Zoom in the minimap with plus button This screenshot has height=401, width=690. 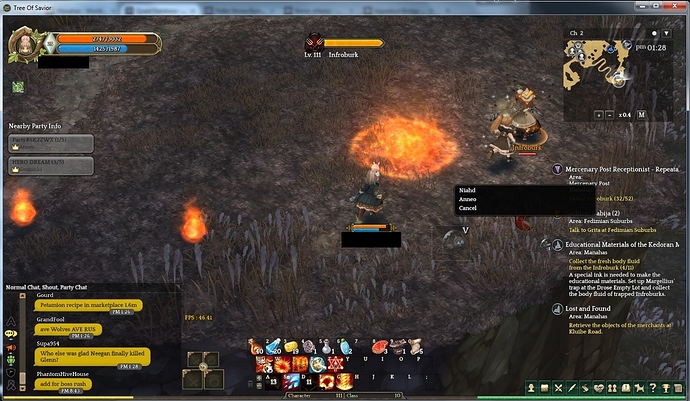(597, 115)
